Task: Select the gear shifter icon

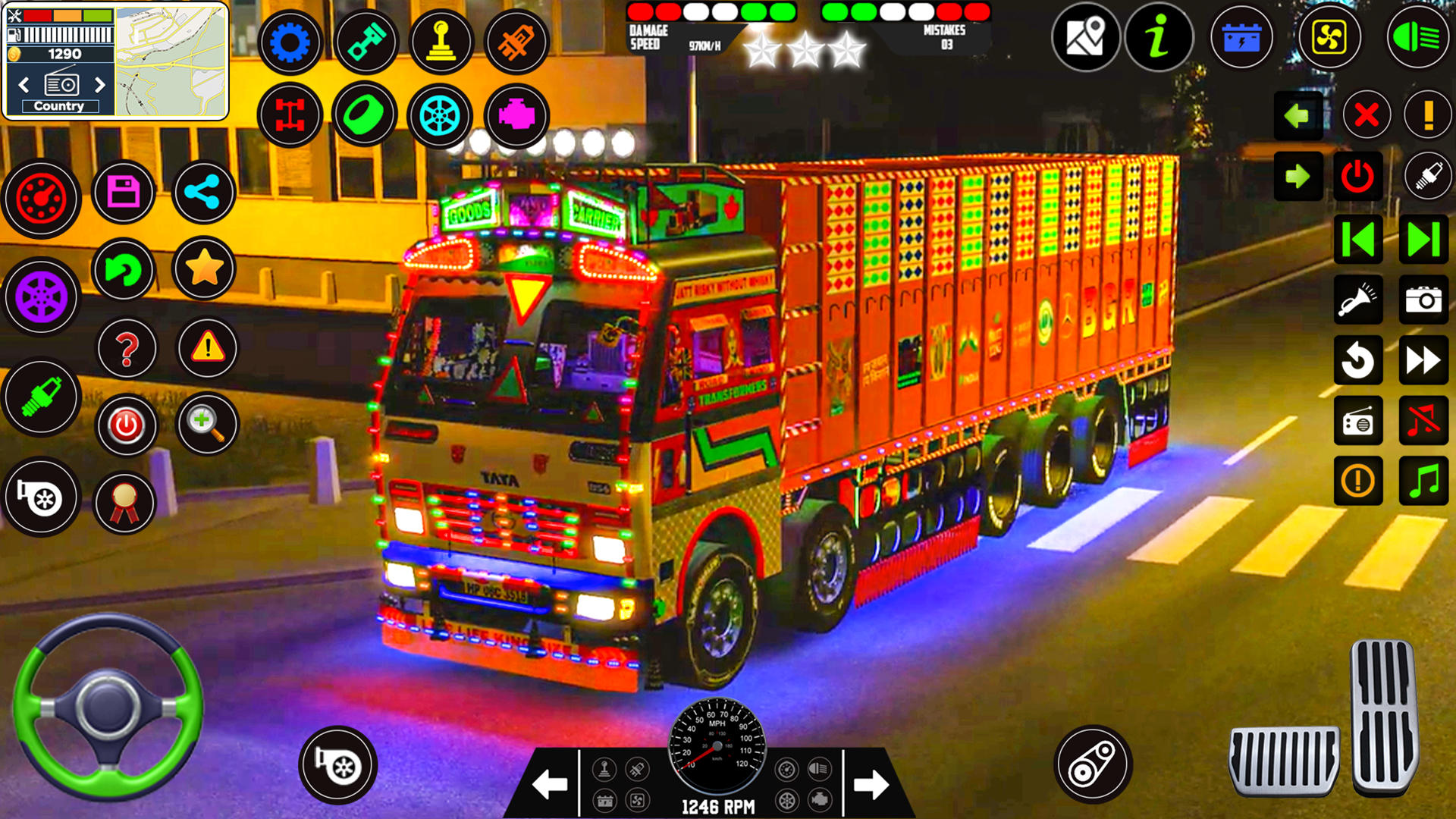Action: pyautogui.click(x=442, y=42)
